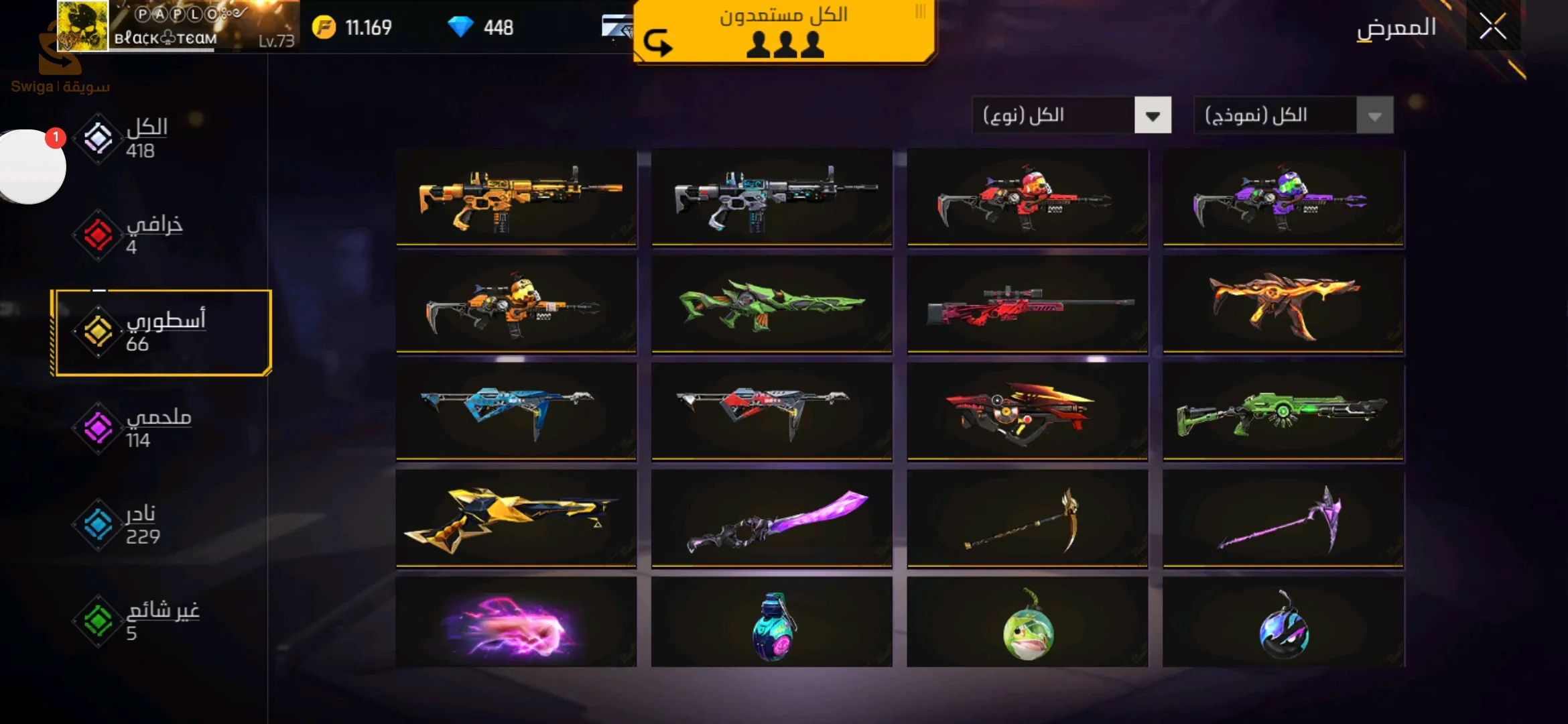
Task: Pick the golden scythe melee skin
Action: click(1027, 519)
